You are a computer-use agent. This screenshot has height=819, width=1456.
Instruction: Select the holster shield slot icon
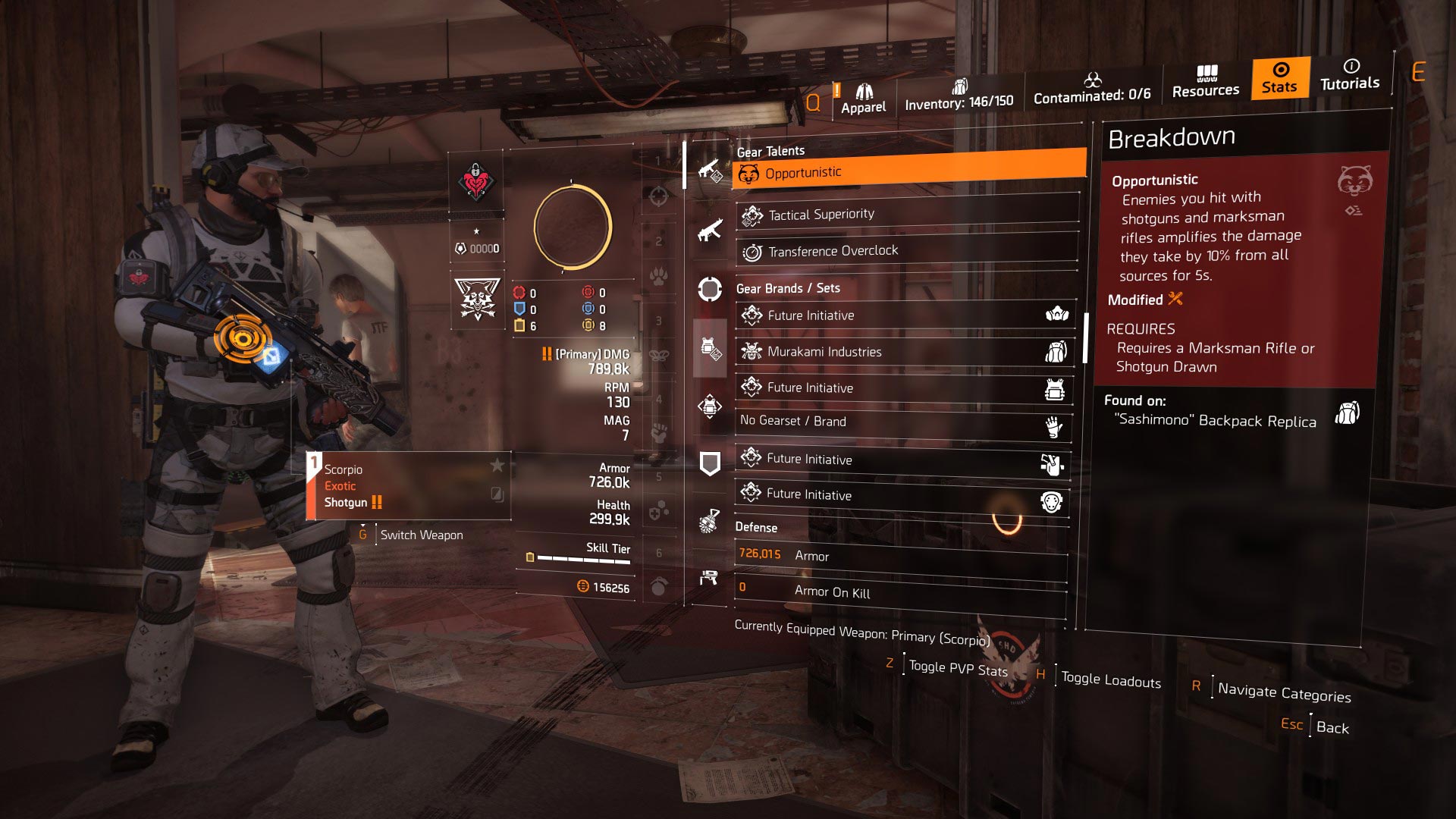[709, 462]
